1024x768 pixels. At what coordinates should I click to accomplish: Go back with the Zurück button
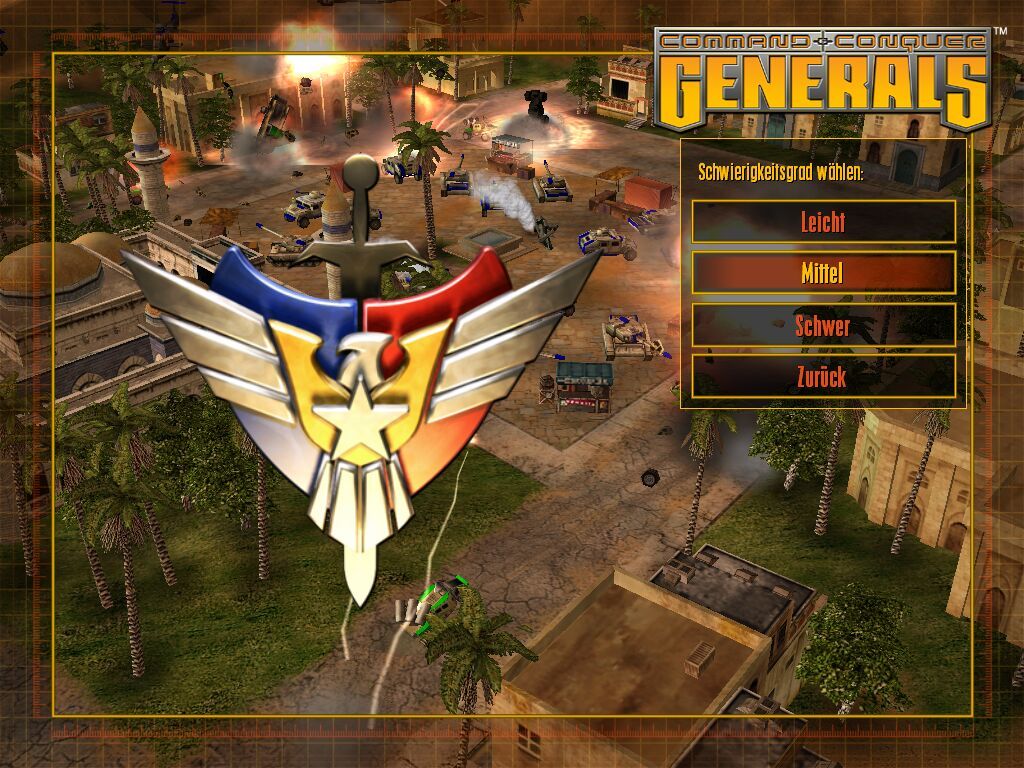(823, 376)
